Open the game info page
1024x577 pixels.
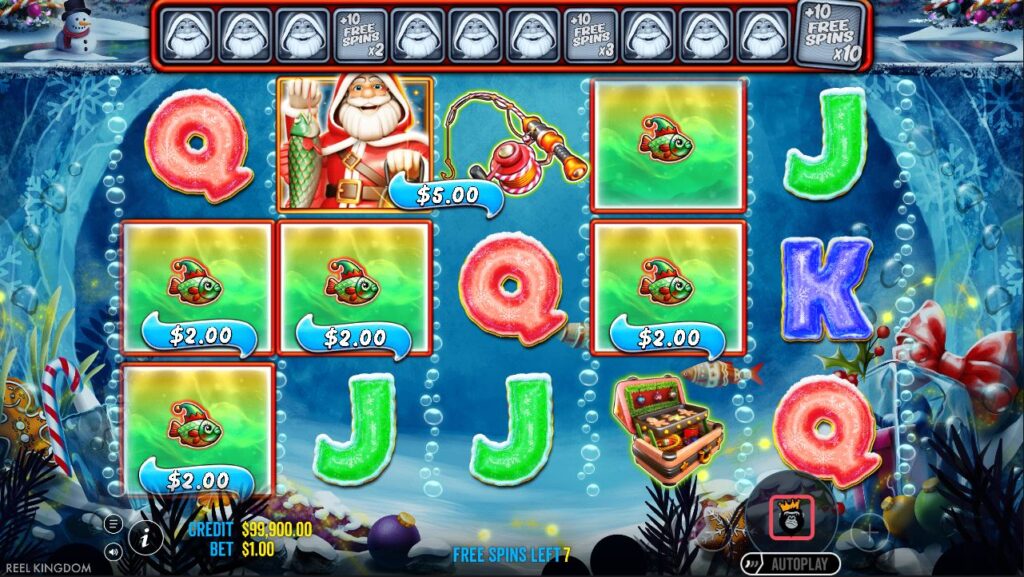(x=146, y=537)
